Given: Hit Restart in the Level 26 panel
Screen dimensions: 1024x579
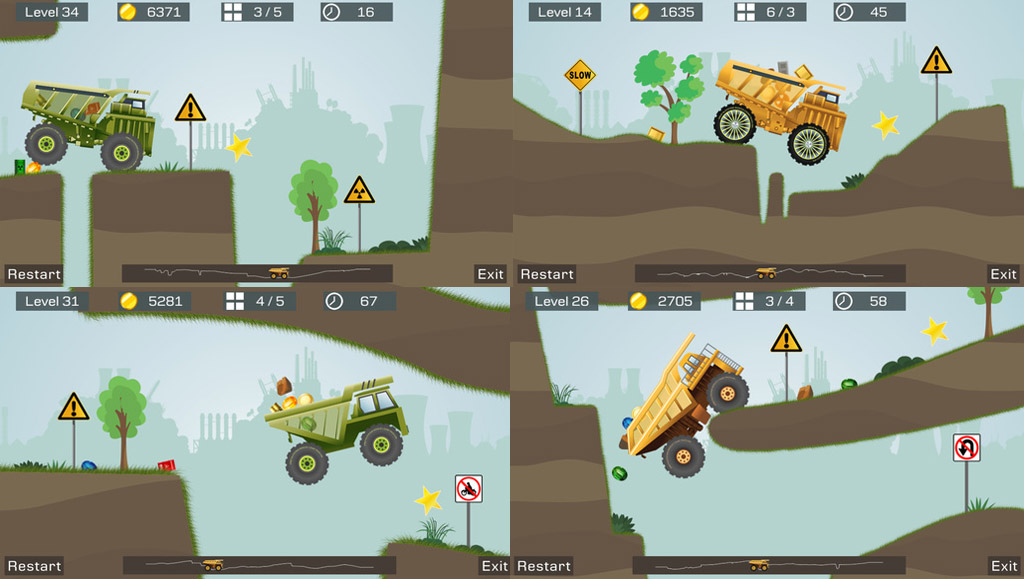Looking at the screenshot, I should (x=544, y=566).
